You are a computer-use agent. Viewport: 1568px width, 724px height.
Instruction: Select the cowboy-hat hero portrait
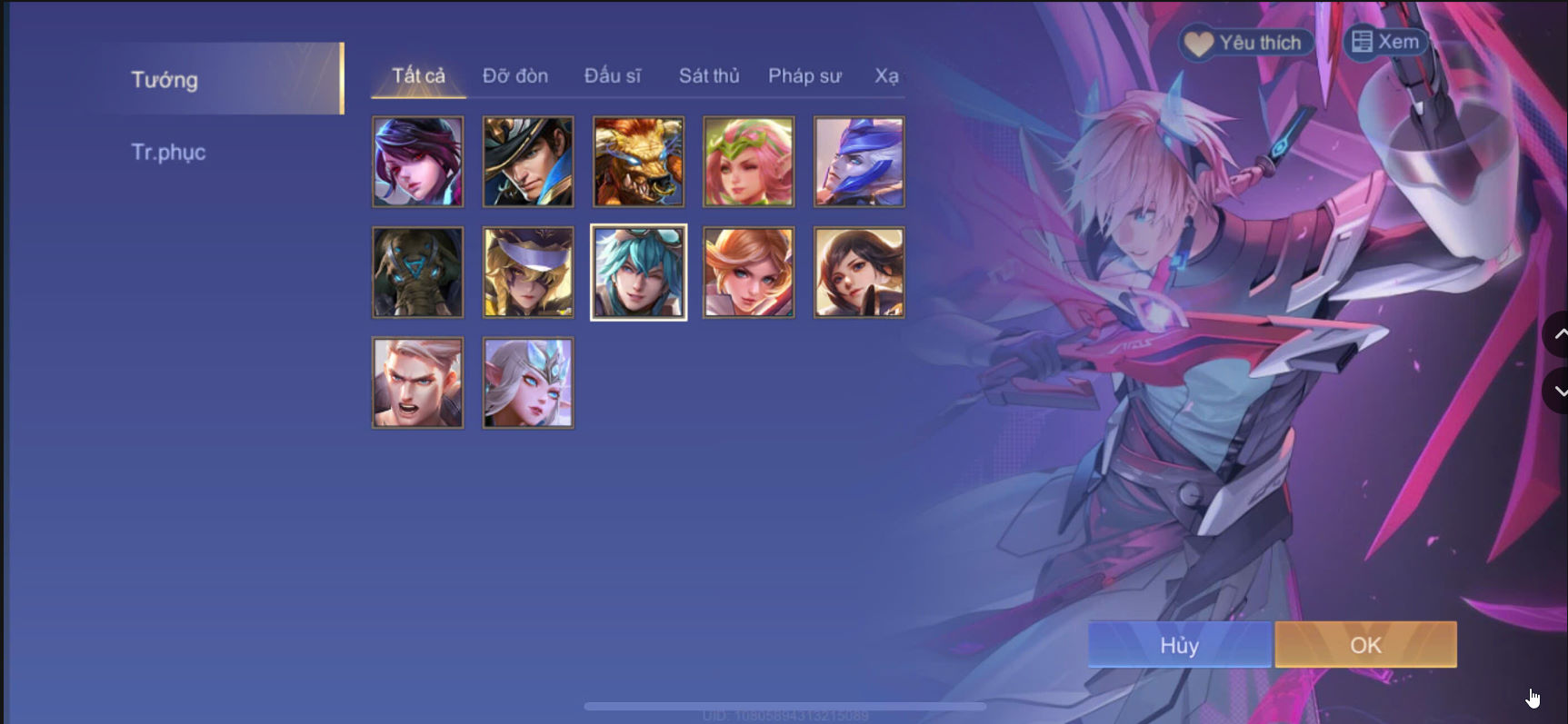tap(527, 162)
